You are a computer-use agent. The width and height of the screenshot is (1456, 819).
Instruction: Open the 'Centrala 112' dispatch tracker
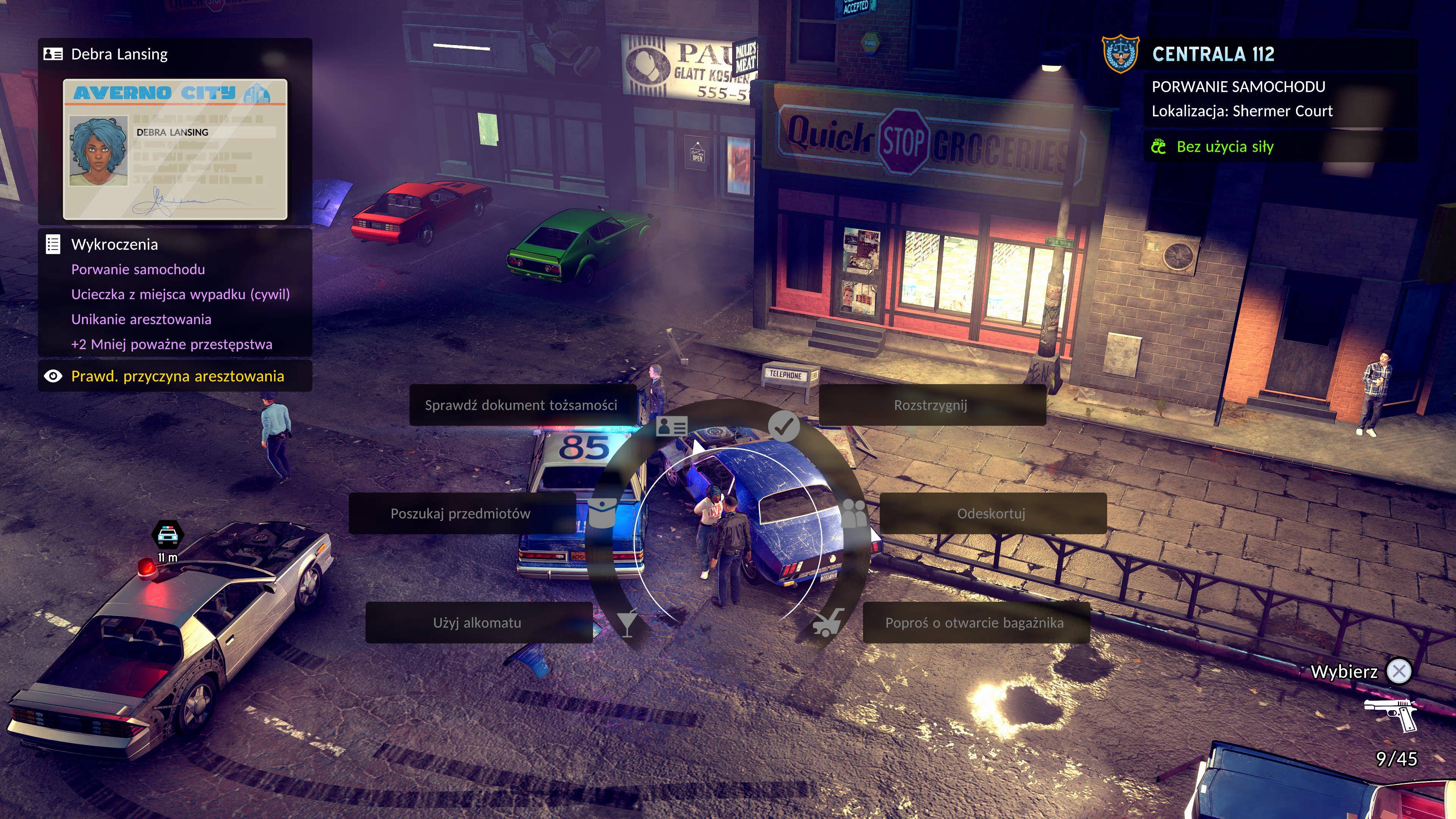tap(1213, 54)
